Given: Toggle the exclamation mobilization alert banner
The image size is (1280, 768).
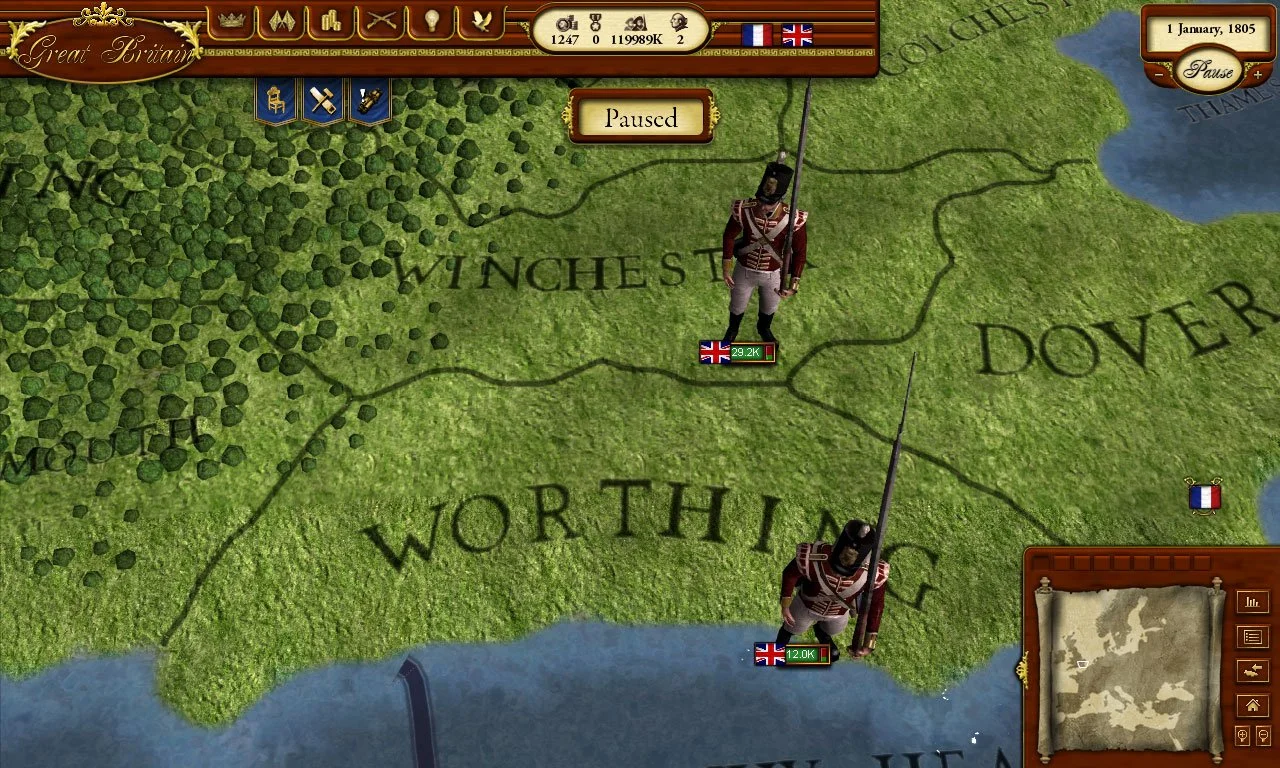Looking at the screenshot, I should (369, 100).
